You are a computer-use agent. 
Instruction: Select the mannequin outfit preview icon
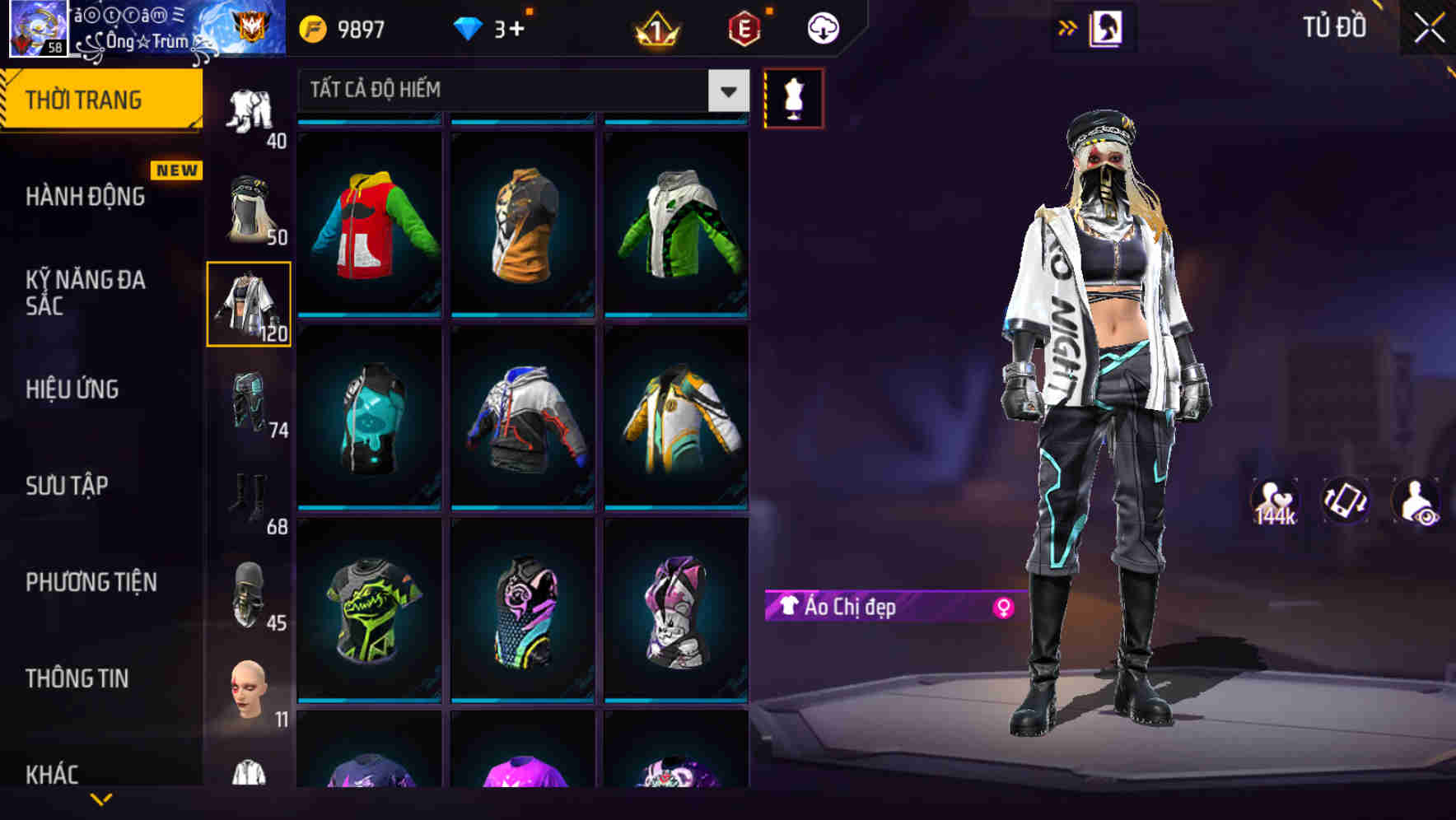pyautogui.click(x=793, y=97)
